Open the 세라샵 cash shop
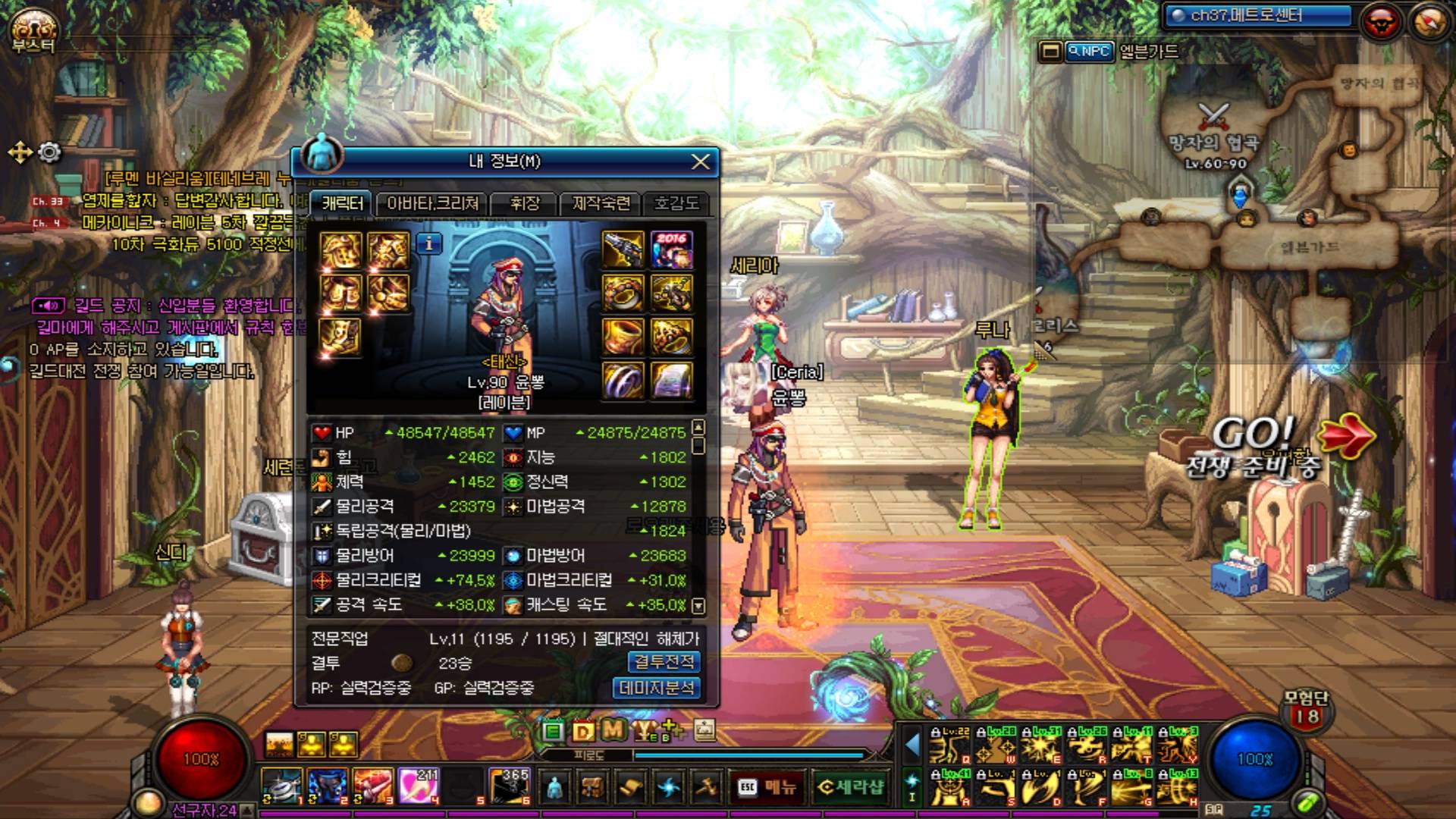Image resolution: width=1456 pixels, height=819 pixels. point(850,787)
